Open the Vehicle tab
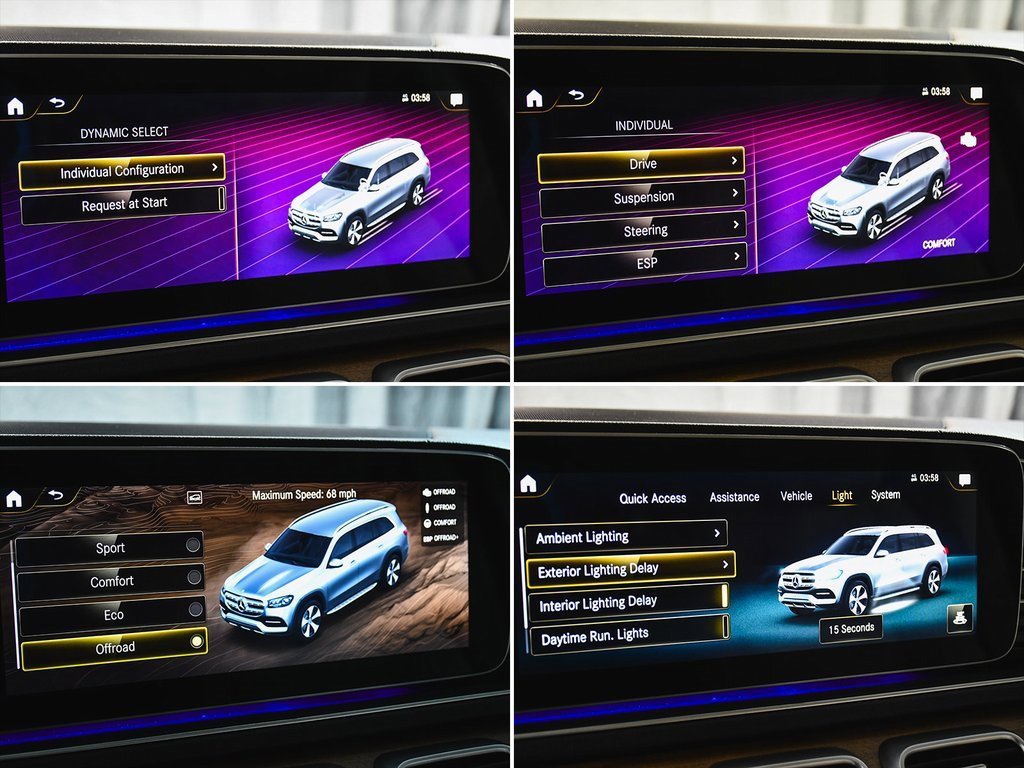This screenshot has width=1024, height=768. coord(796,496)
